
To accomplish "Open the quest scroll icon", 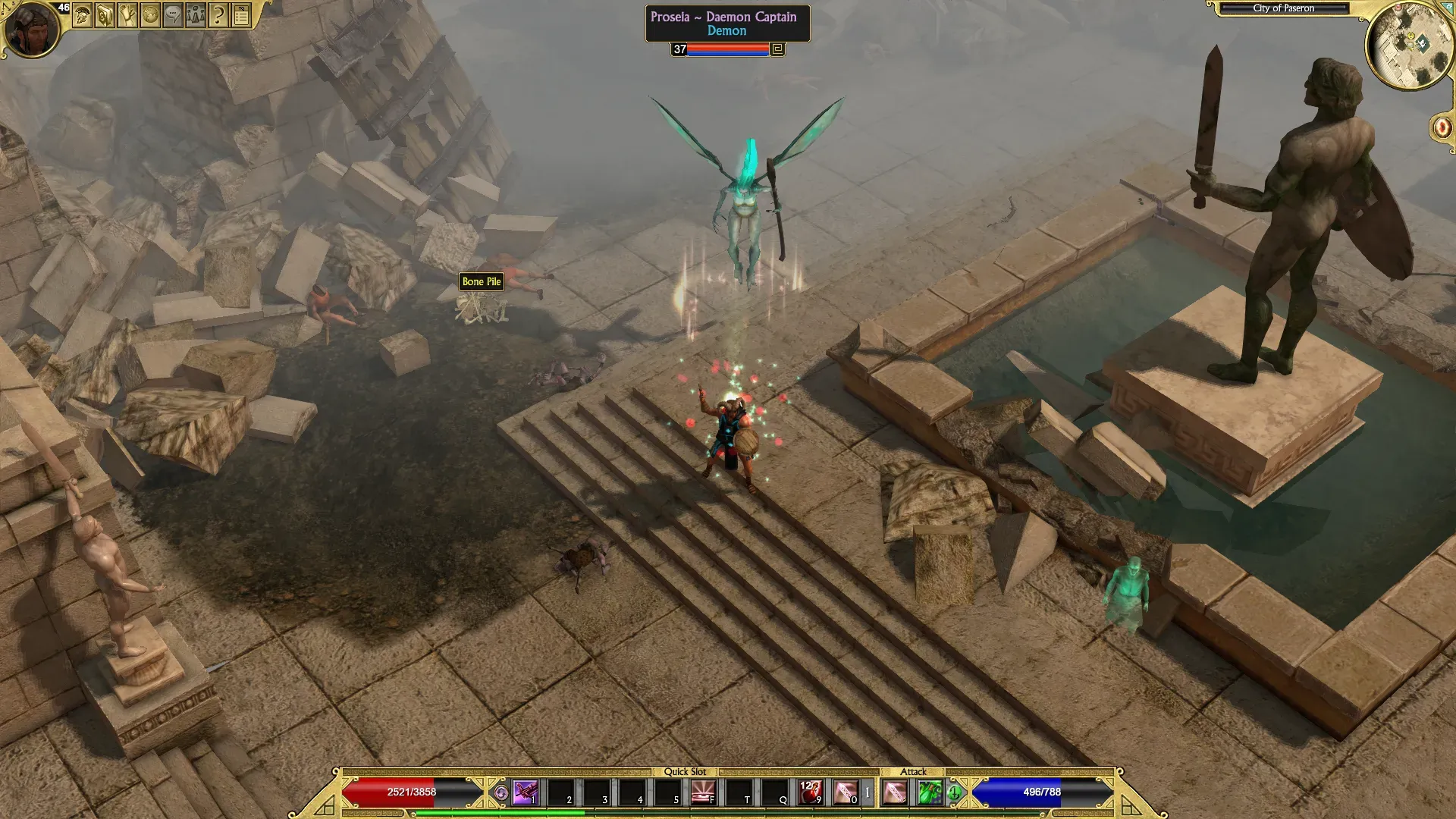I will point(127,14).
